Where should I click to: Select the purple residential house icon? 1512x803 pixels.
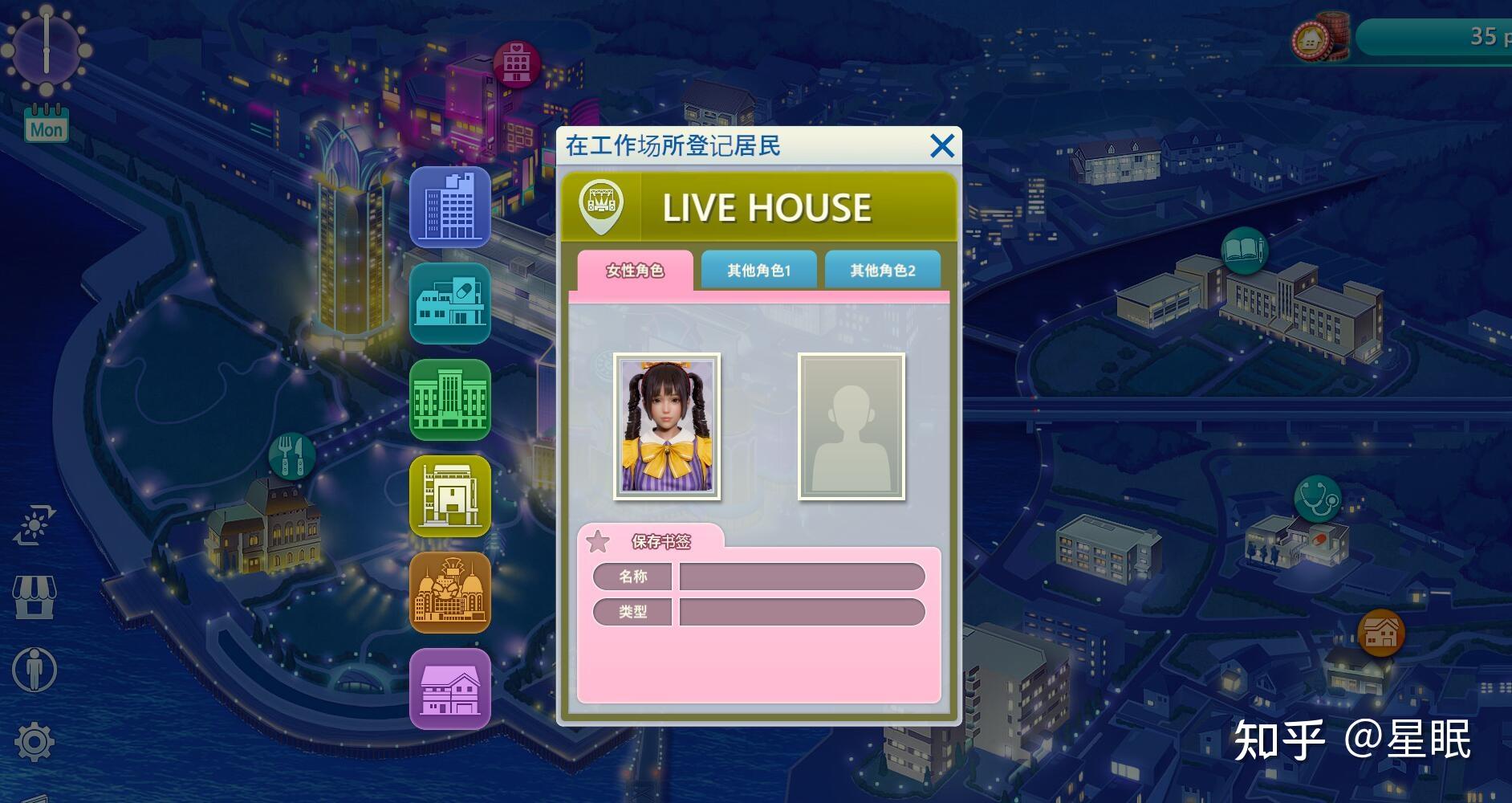pos(450,689)
